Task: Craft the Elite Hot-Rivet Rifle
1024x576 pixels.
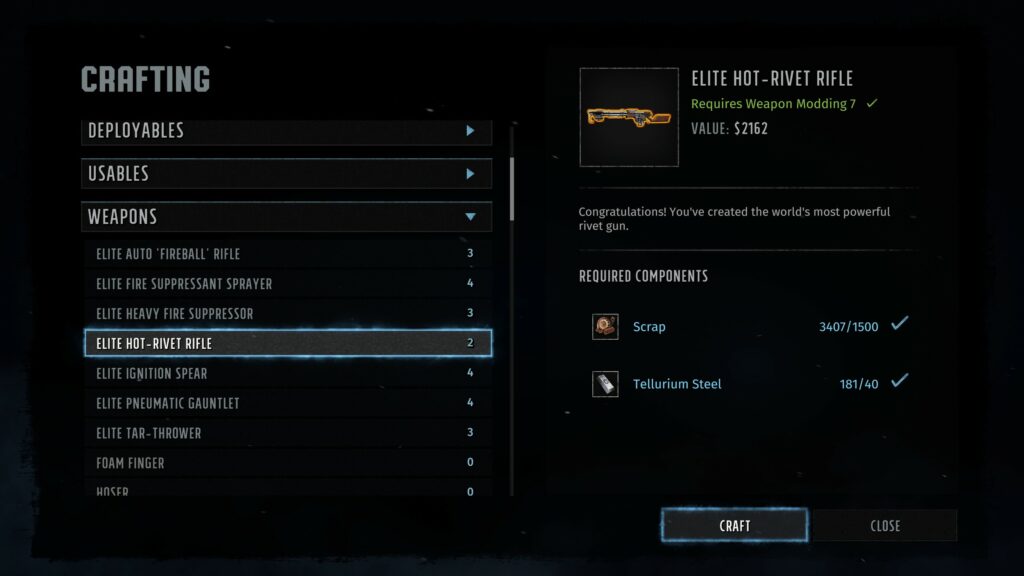Action: (x=734, y=525)
